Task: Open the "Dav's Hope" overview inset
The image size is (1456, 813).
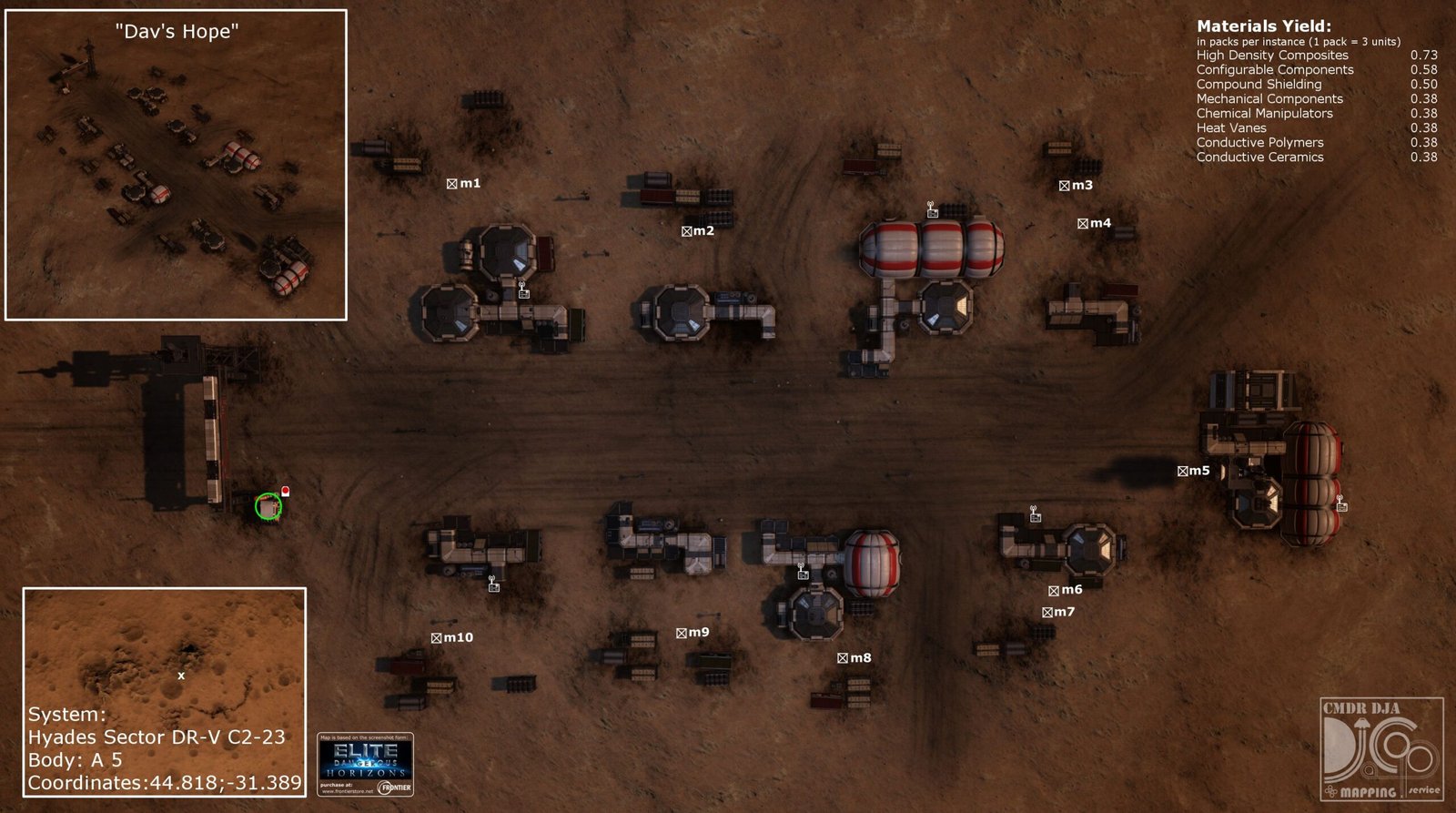Action: point(177,165)
